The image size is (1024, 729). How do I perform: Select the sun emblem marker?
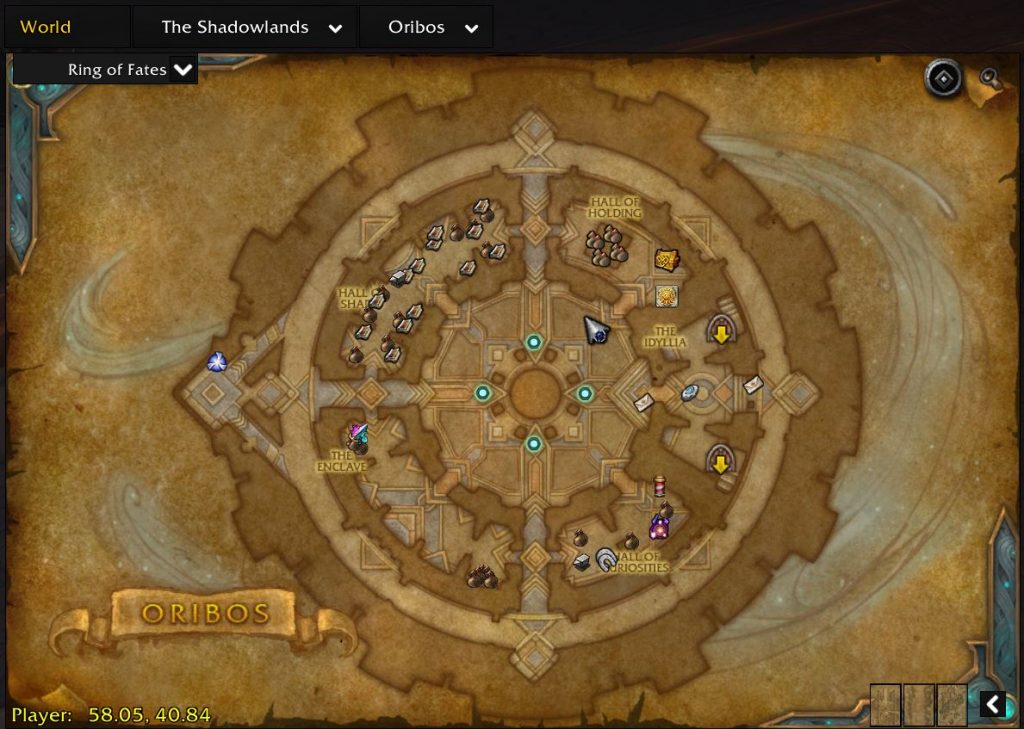point(667,296)
